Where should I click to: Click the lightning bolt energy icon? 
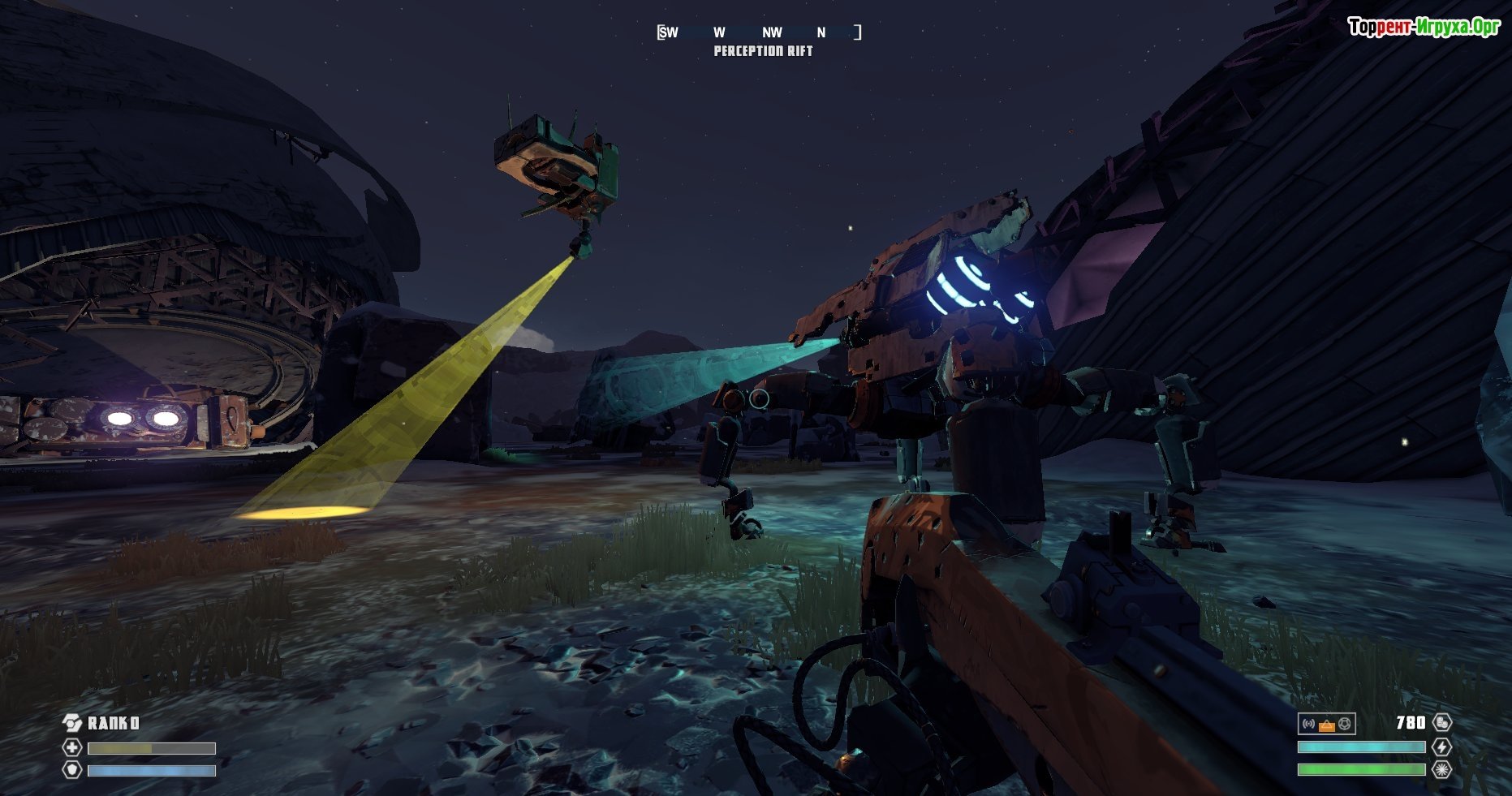tap(1442, 747)
